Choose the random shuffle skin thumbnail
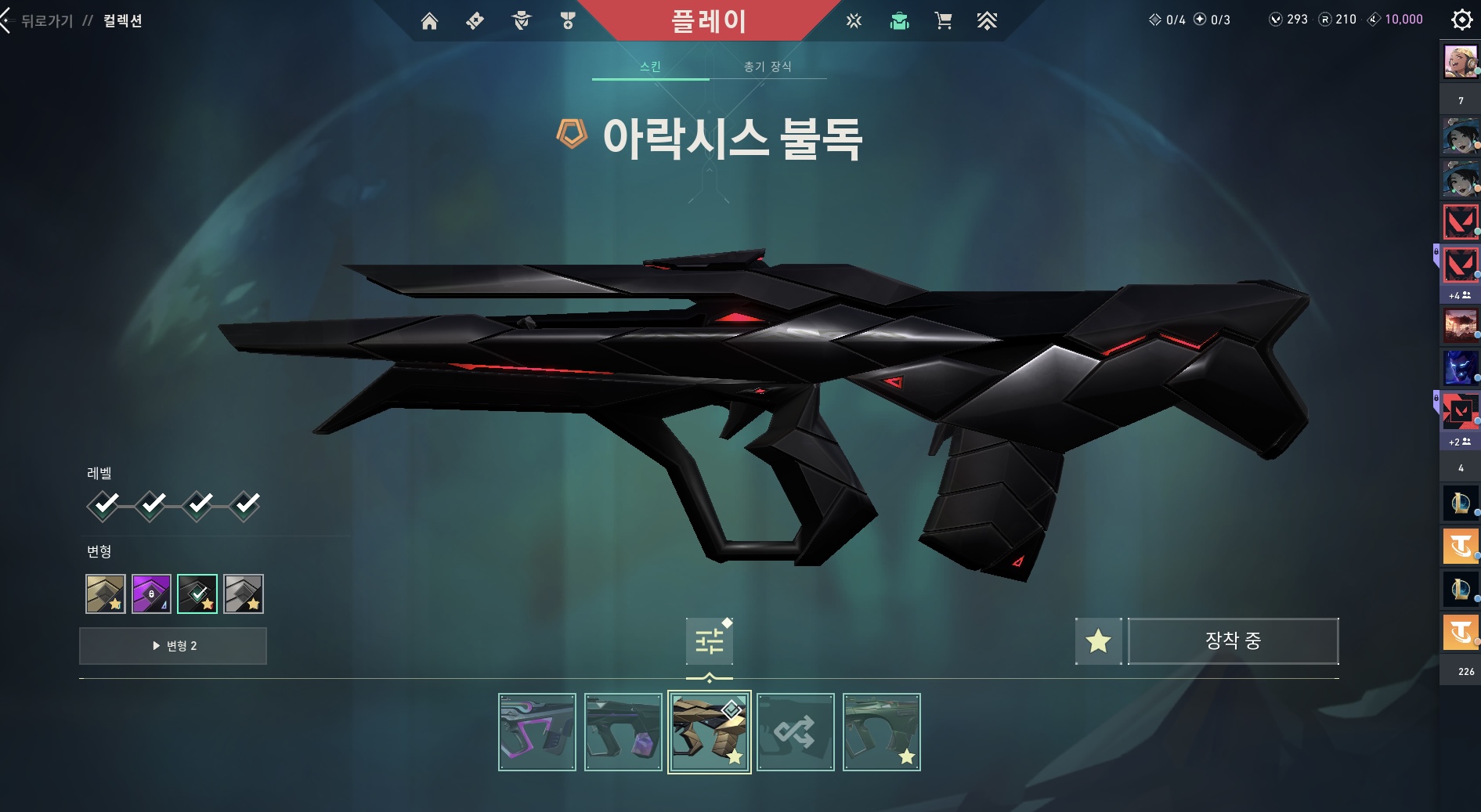 [796, 732]
